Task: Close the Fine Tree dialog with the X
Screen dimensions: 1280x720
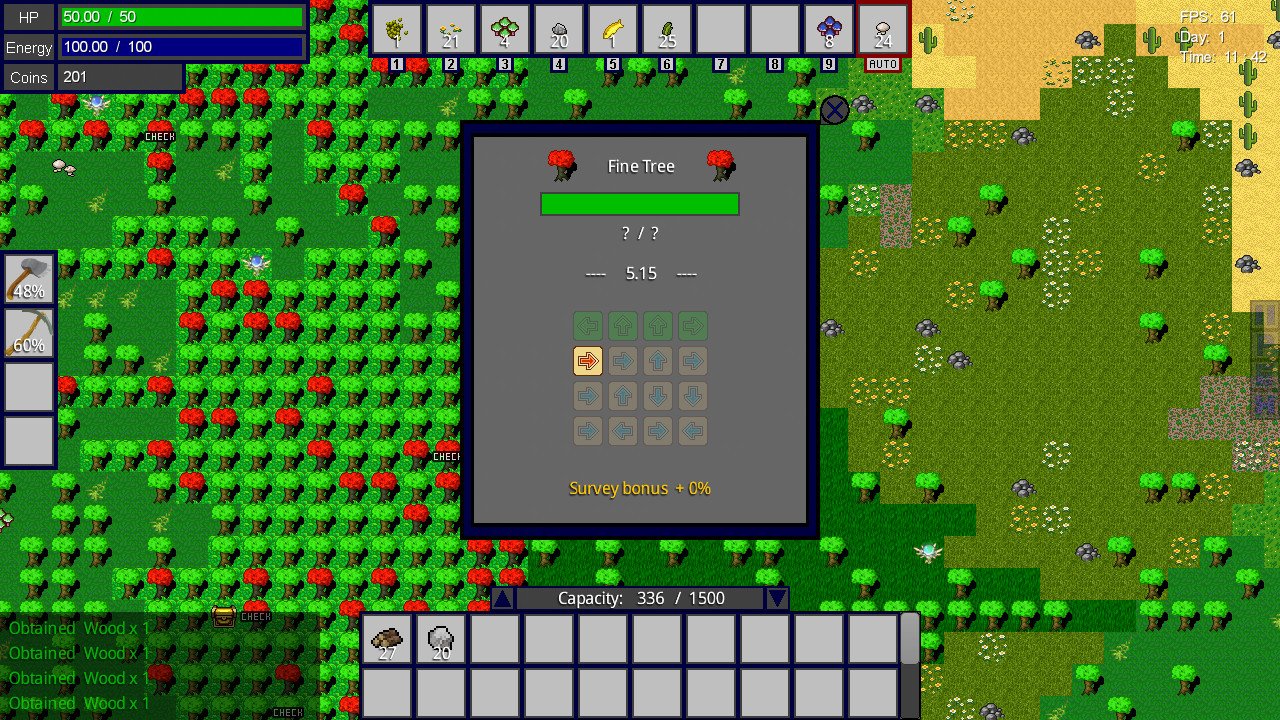Action: point(835,110)
